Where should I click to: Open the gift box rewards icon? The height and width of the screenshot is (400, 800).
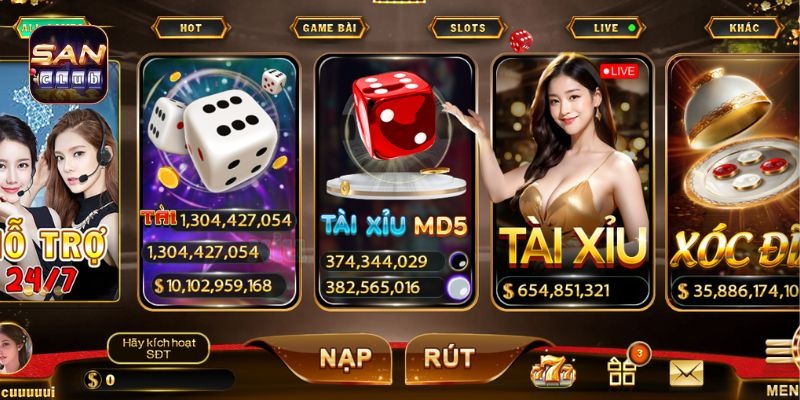622,372
